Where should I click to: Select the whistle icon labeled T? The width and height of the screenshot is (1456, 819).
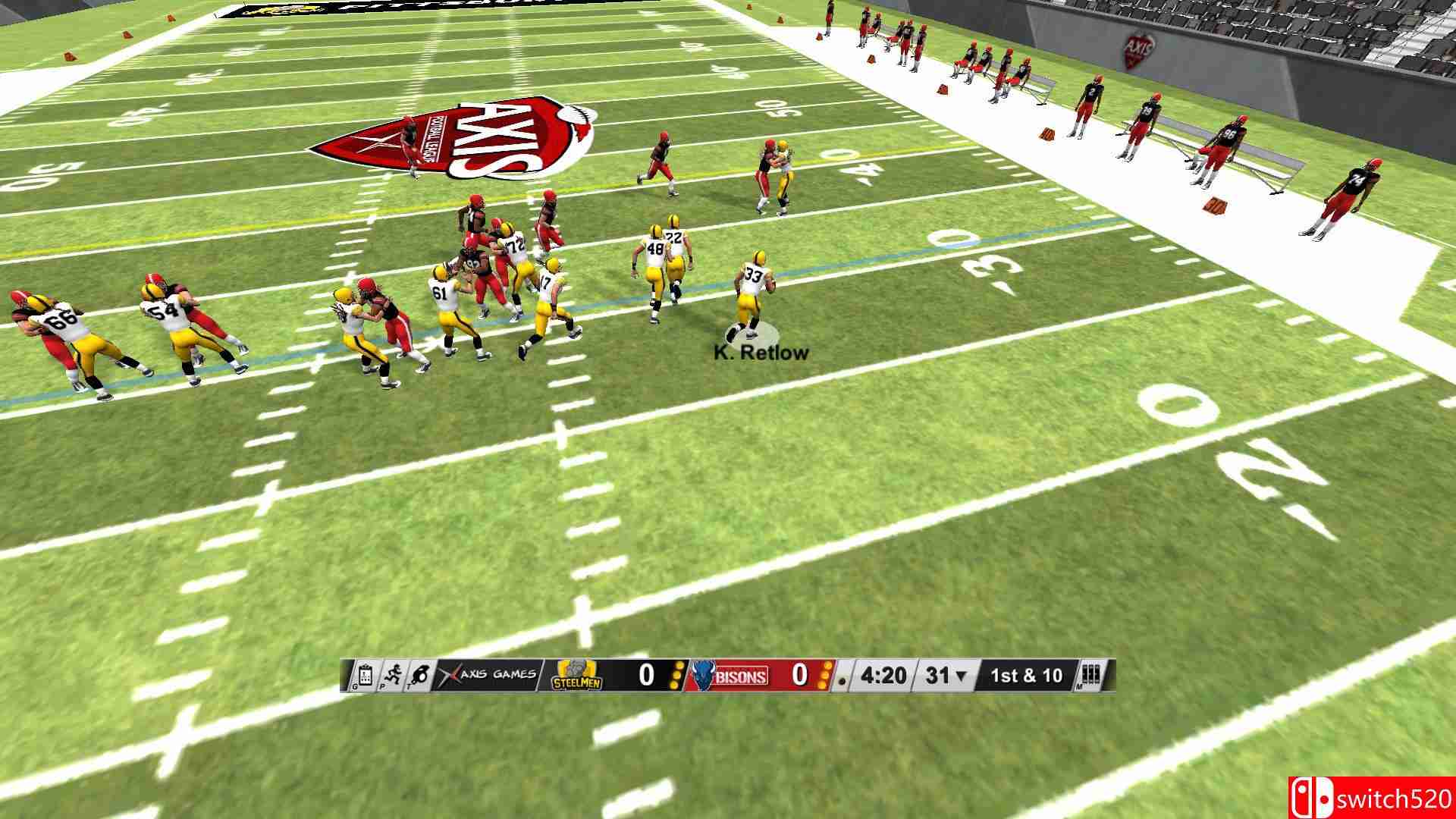(x=422, y=676)
